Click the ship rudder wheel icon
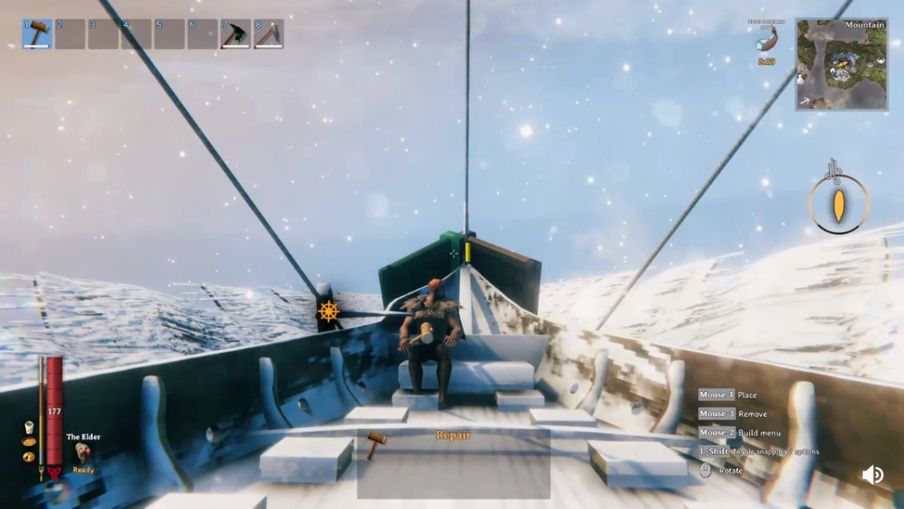This screenshot has height=509, width=904. click(x=328, y=312)
